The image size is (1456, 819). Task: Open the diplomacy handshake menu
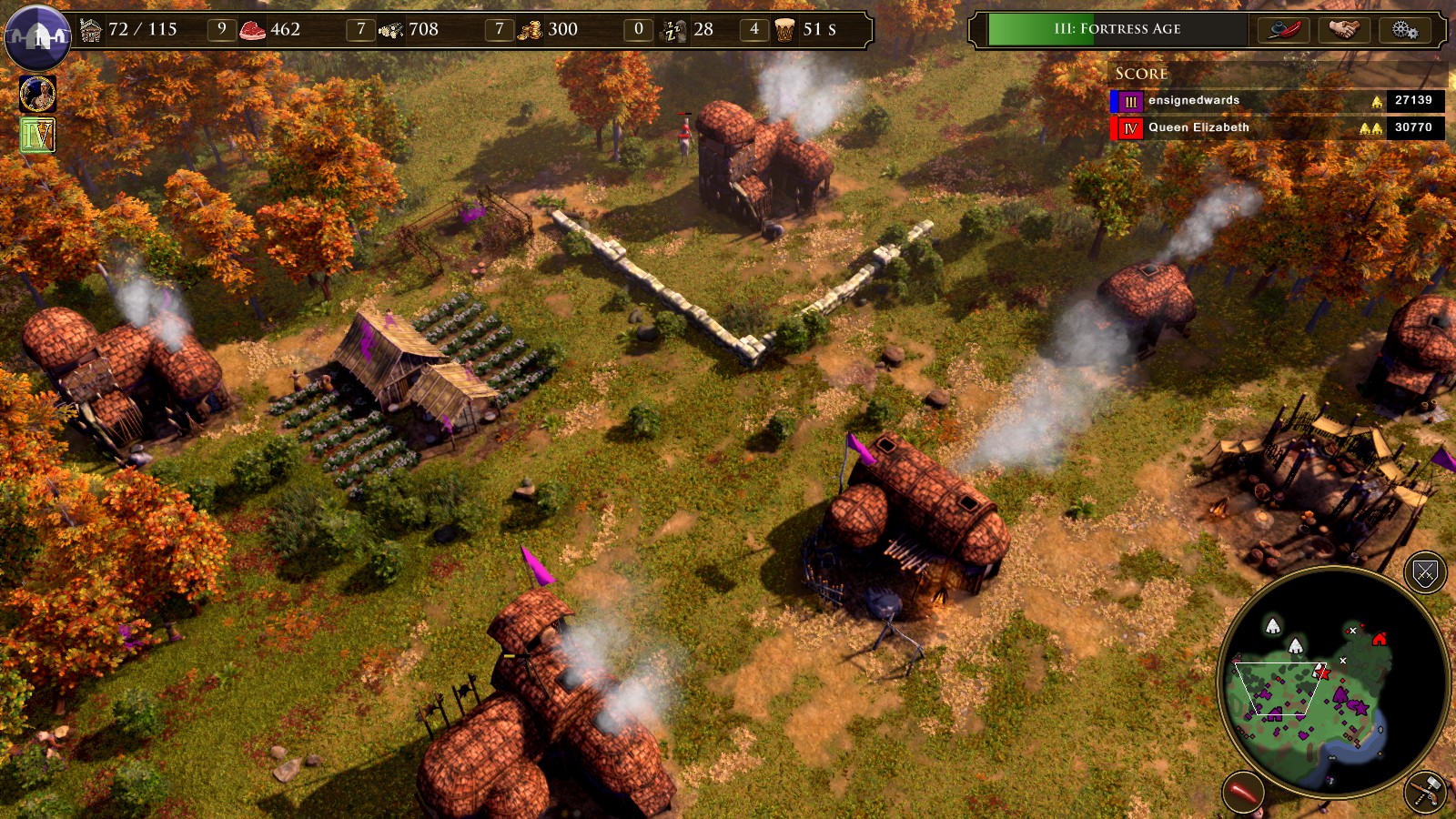point(1343,29)
